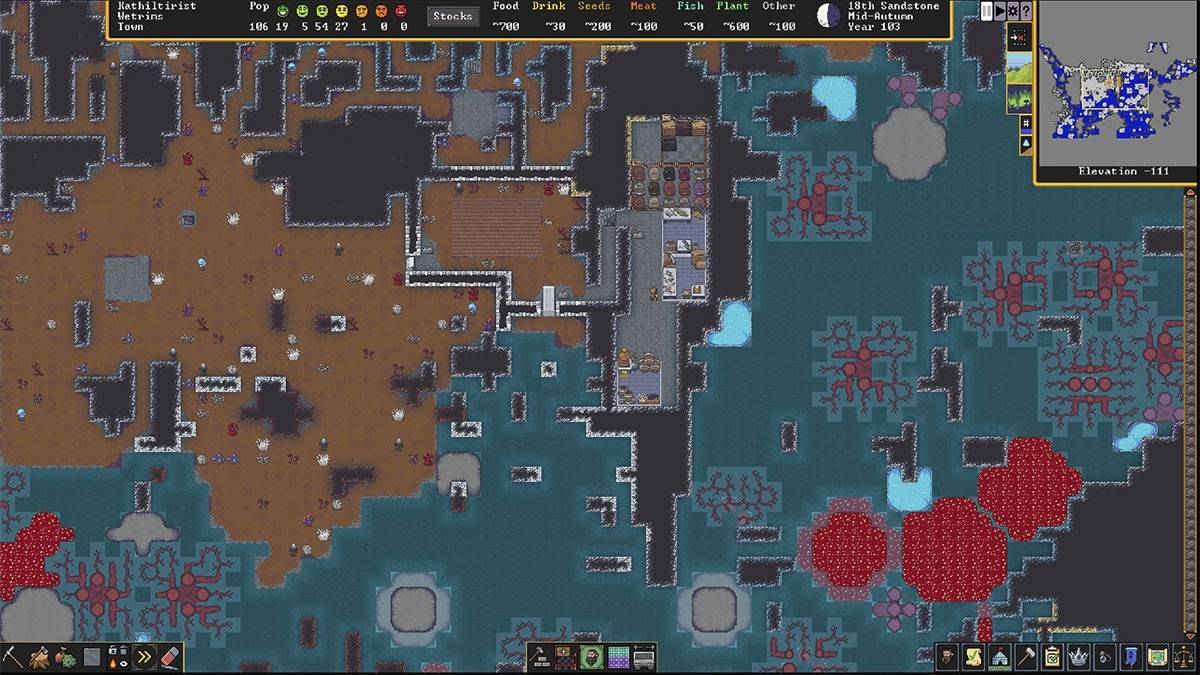This screenshot has height=675, width=1200.
Task: Pause the game with the pause button
Action: click(x=987, y=11)
